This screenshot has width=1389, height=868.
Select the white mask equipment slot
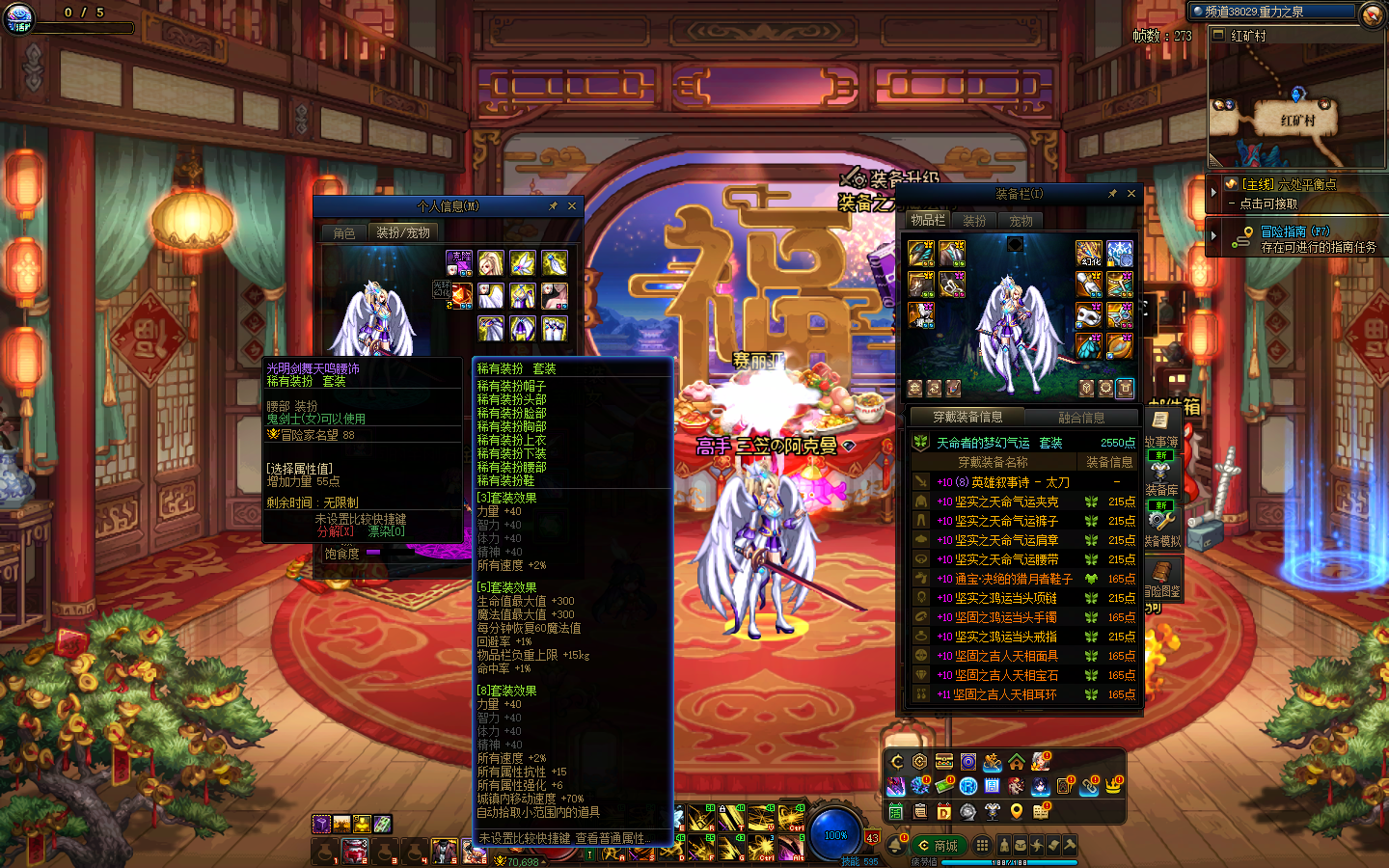pos(1089,315)
